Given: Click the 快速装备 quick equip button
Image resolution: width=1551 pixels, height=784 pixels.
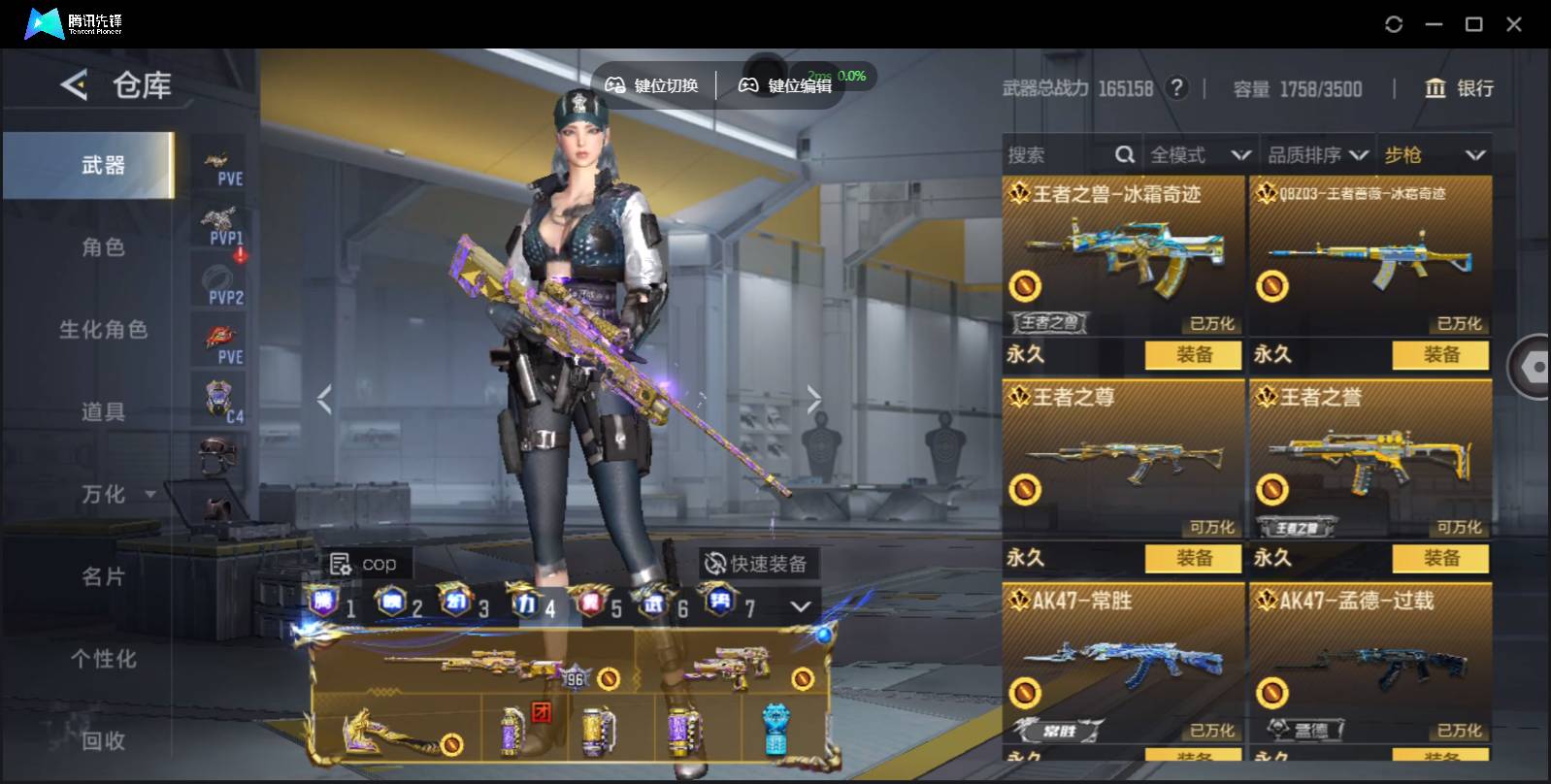Looking at the screenshot, I should 757,564.
